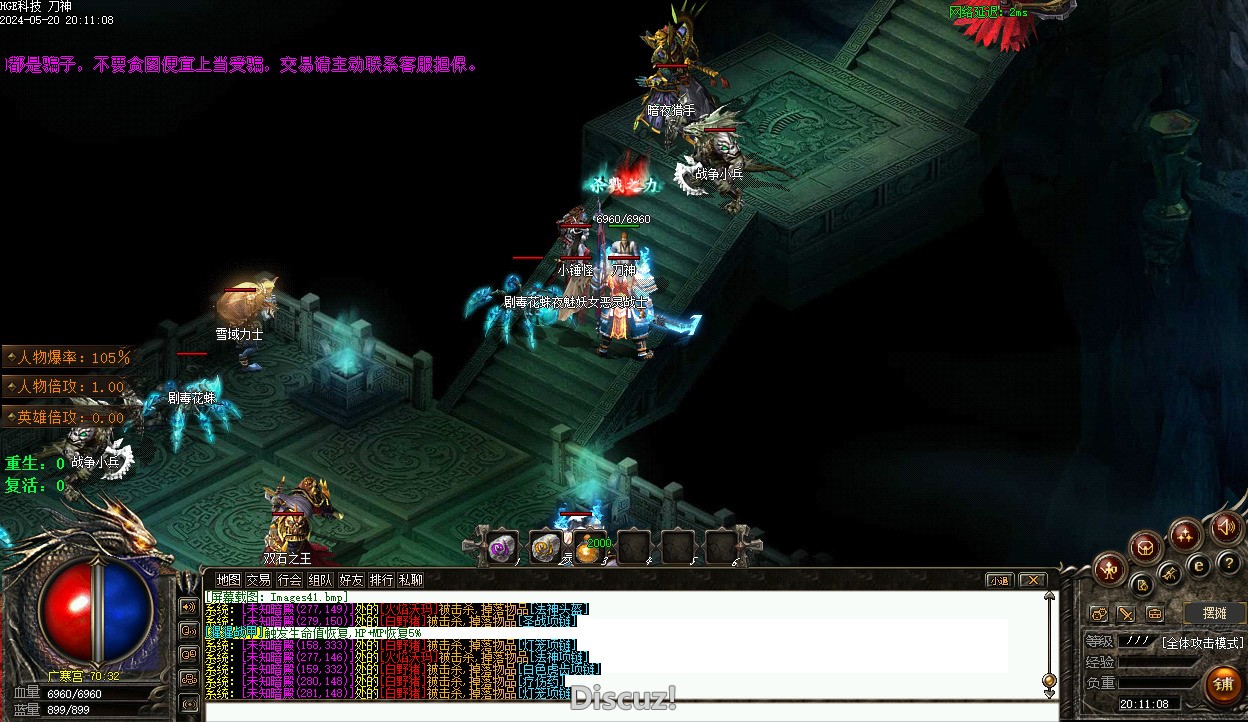This screenshot has width=1248, height=722.
Task: Use the purple scroll in hotbar slot 1
Action: pos(500,547)
